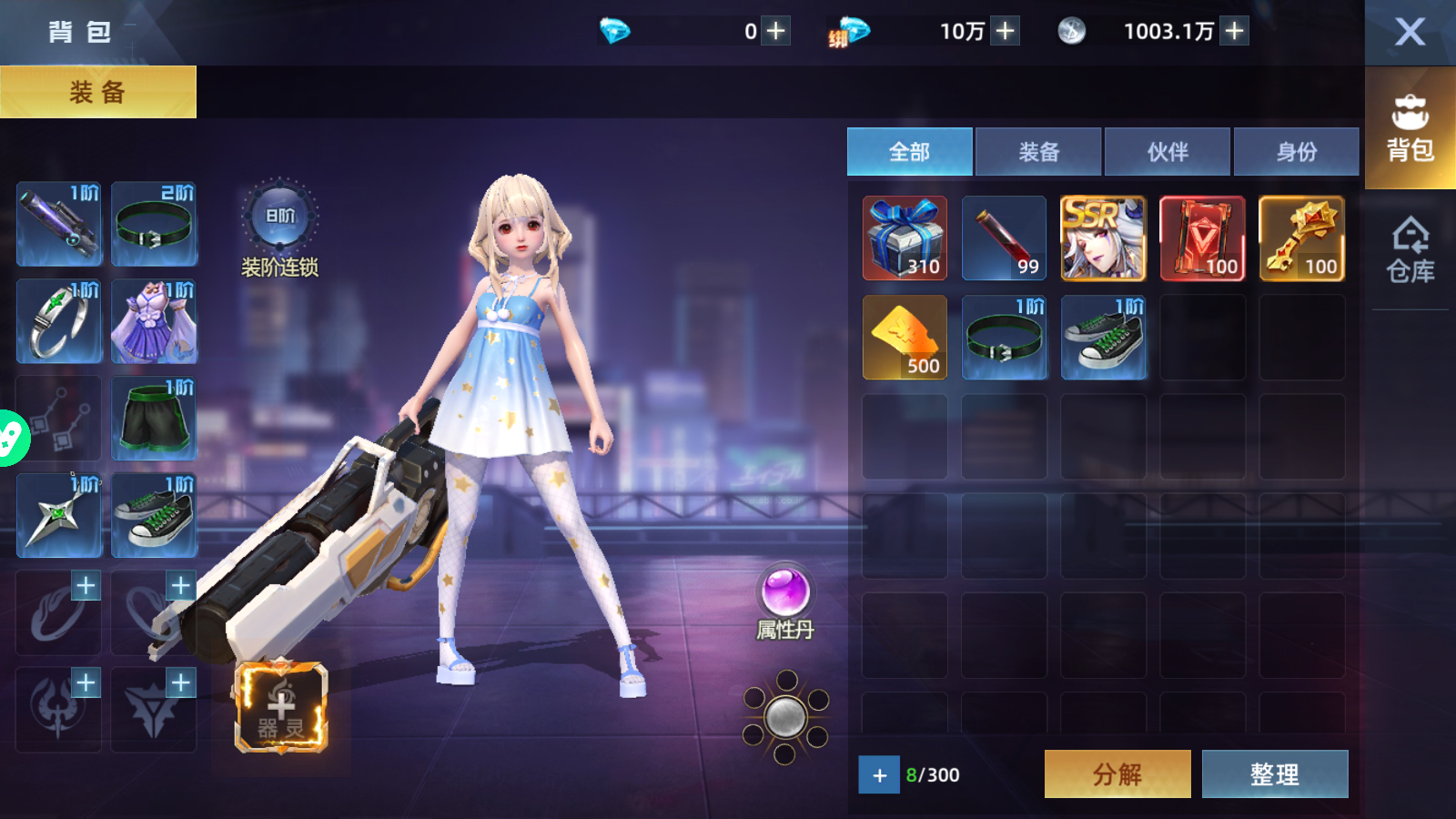Open the blue gift box stack of 310
The height and width of the screenshot is (819, 1456).
(x=904, y=238)
